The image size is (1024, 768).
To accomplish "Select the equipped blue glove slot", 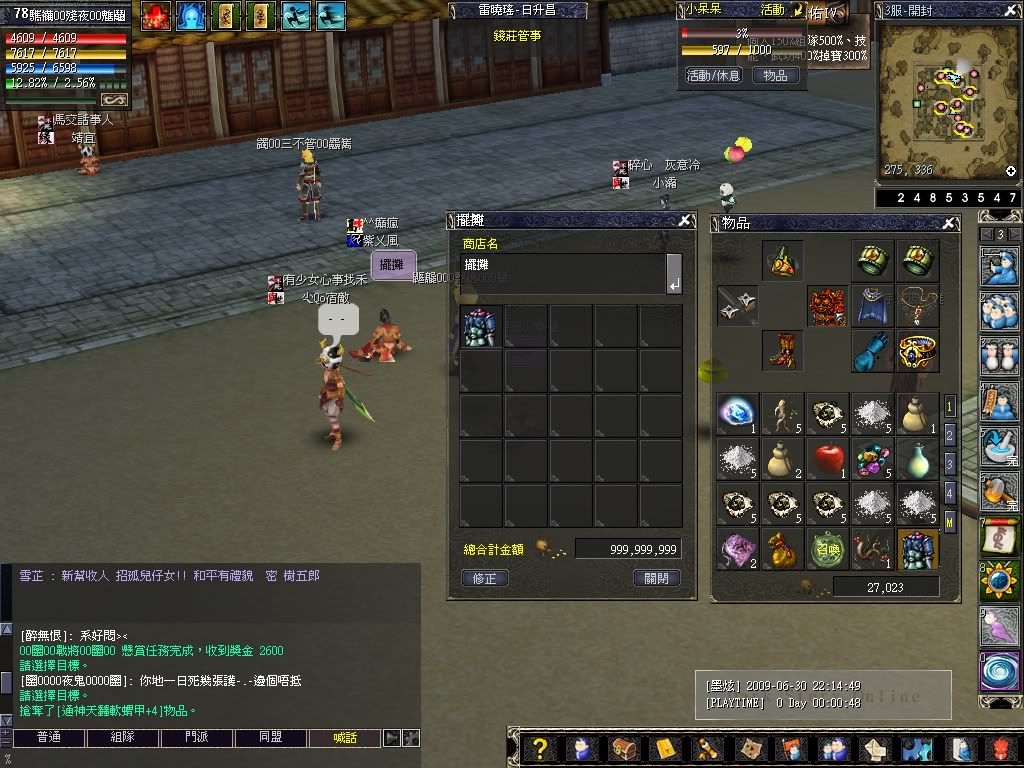I will pyautogui.click(x=872, y=351).
